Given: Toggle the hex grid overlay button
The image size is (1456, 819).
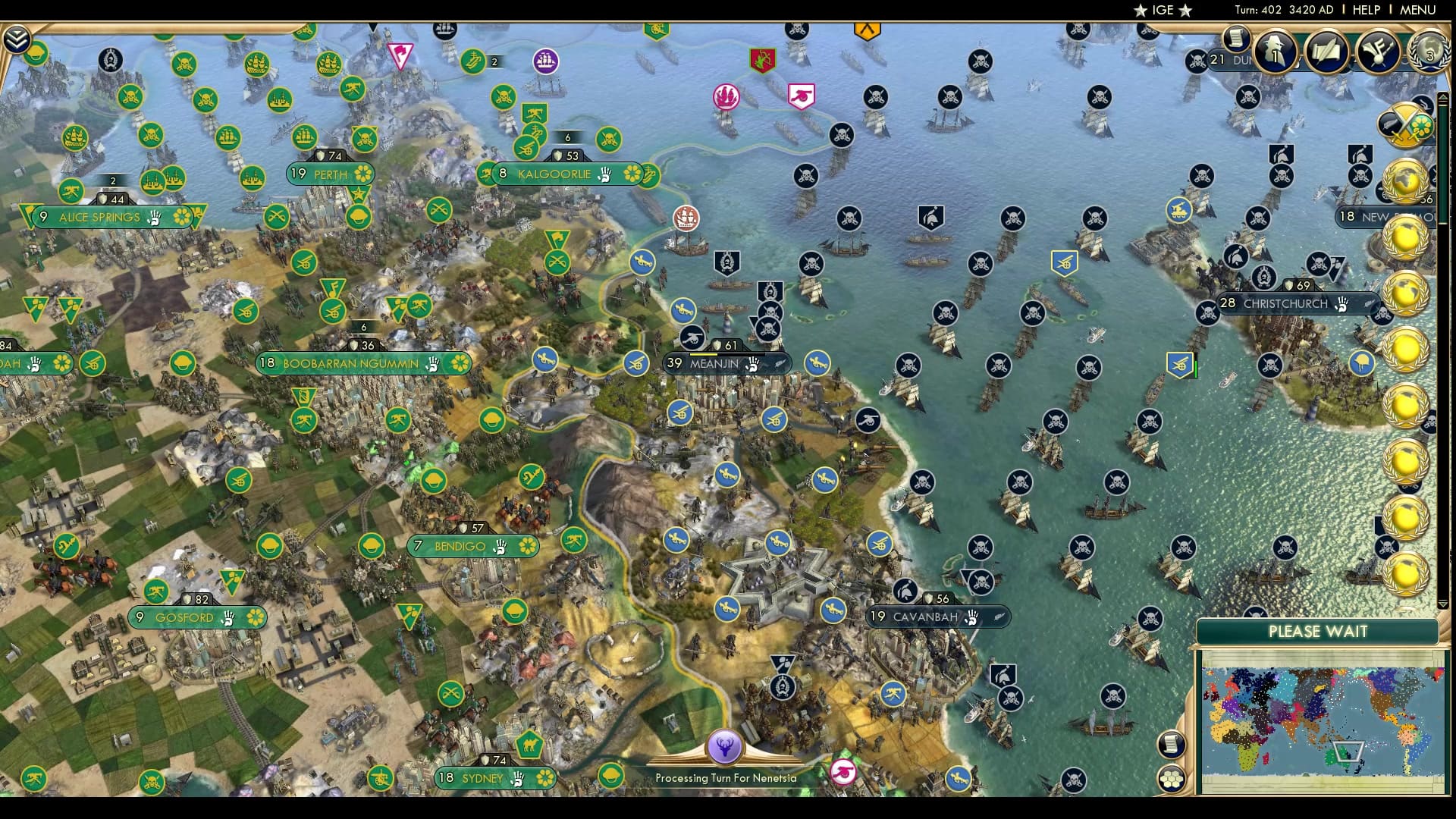Looking at the screenshot, I should [x=1171, y=779].
